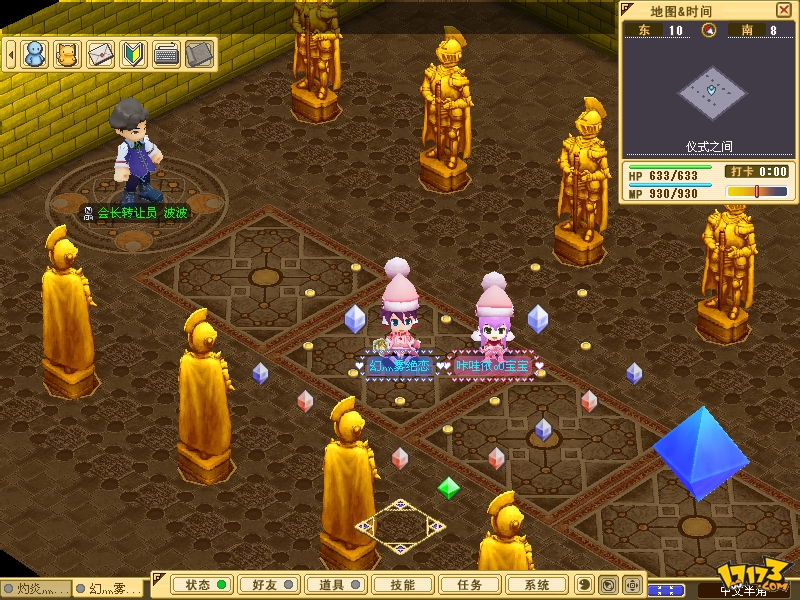Screen dimensions: 800x600
Task: Close the Map & Time panel
Action: (783, 10)
